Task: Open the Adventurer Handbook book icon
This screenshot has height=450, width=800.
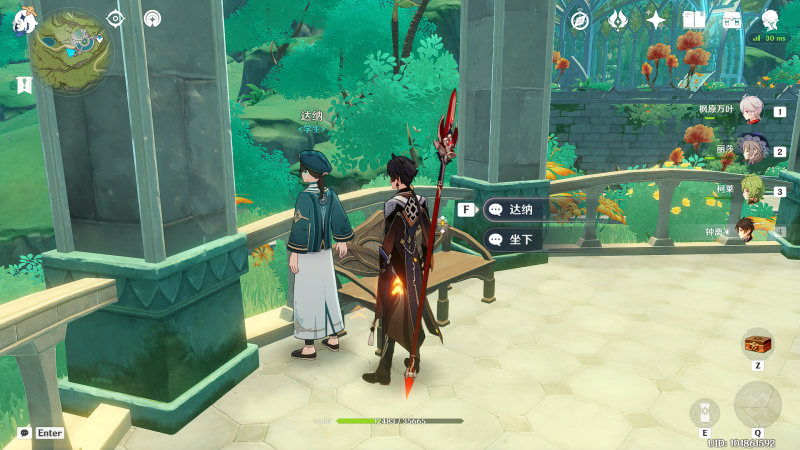Action: pyautogui.click(x=693, y=20)
